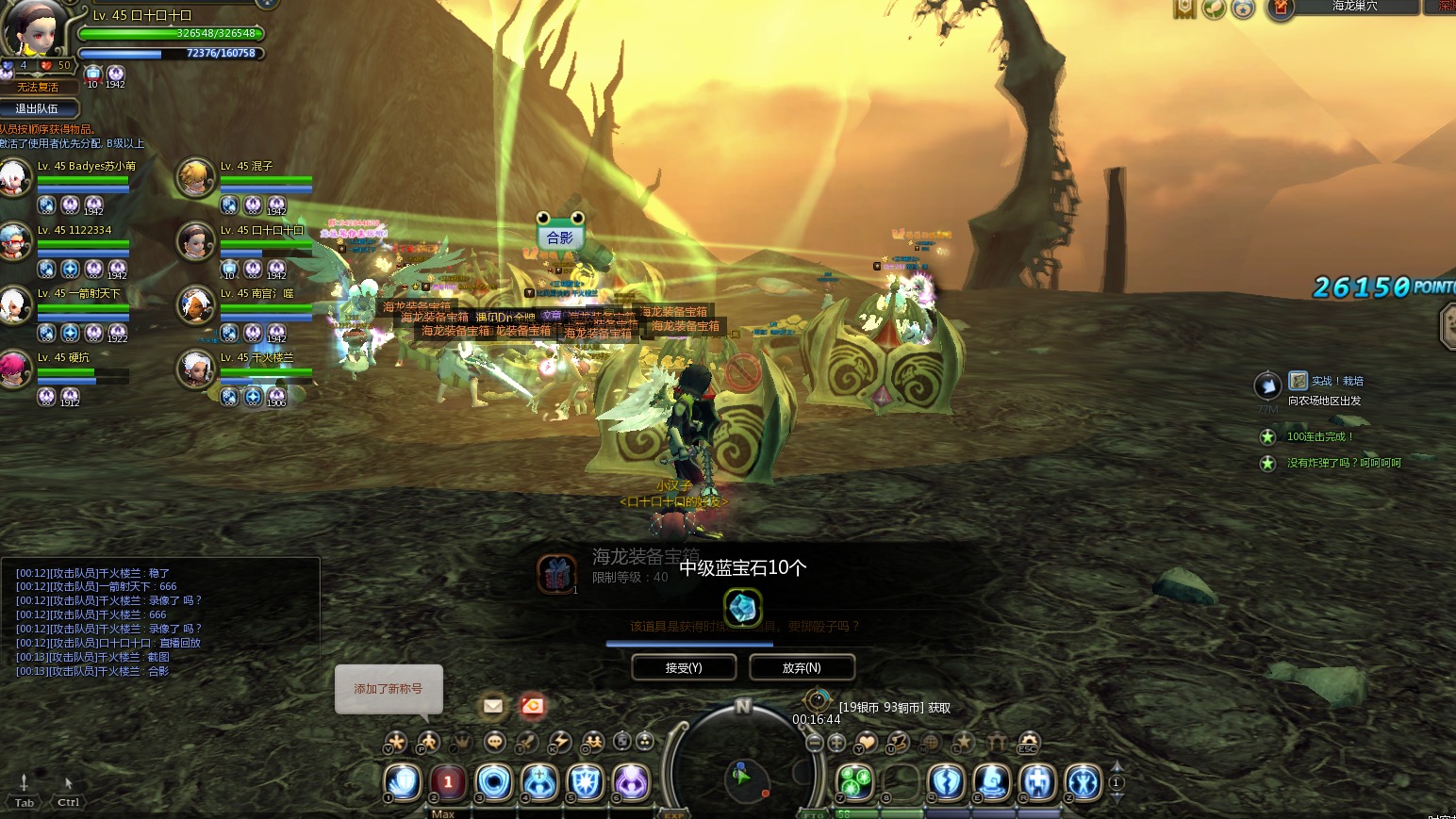This screenshot has width=1456, height=819.
Task: Use the green orbs skill in slot 7
Action: pyautogui.click(x=855, y=782)
